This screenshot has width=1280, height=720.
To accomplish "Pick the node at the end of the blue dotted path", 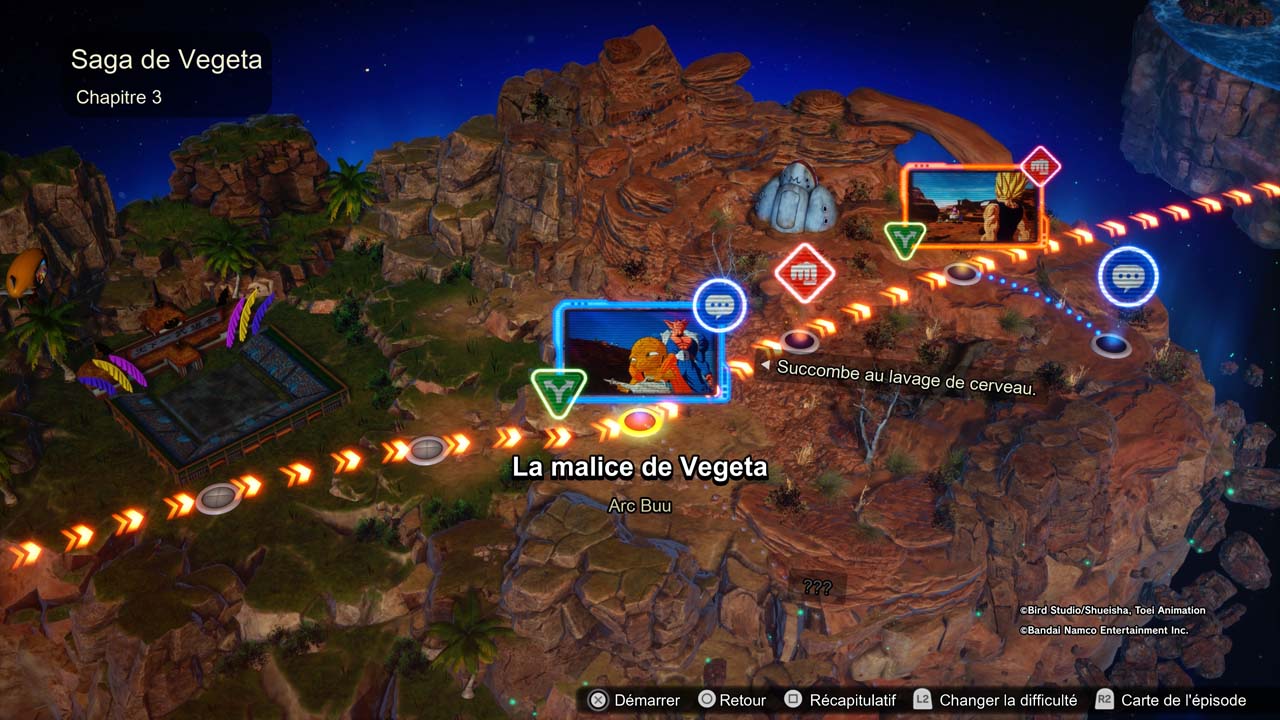I will pos(1110,346).
